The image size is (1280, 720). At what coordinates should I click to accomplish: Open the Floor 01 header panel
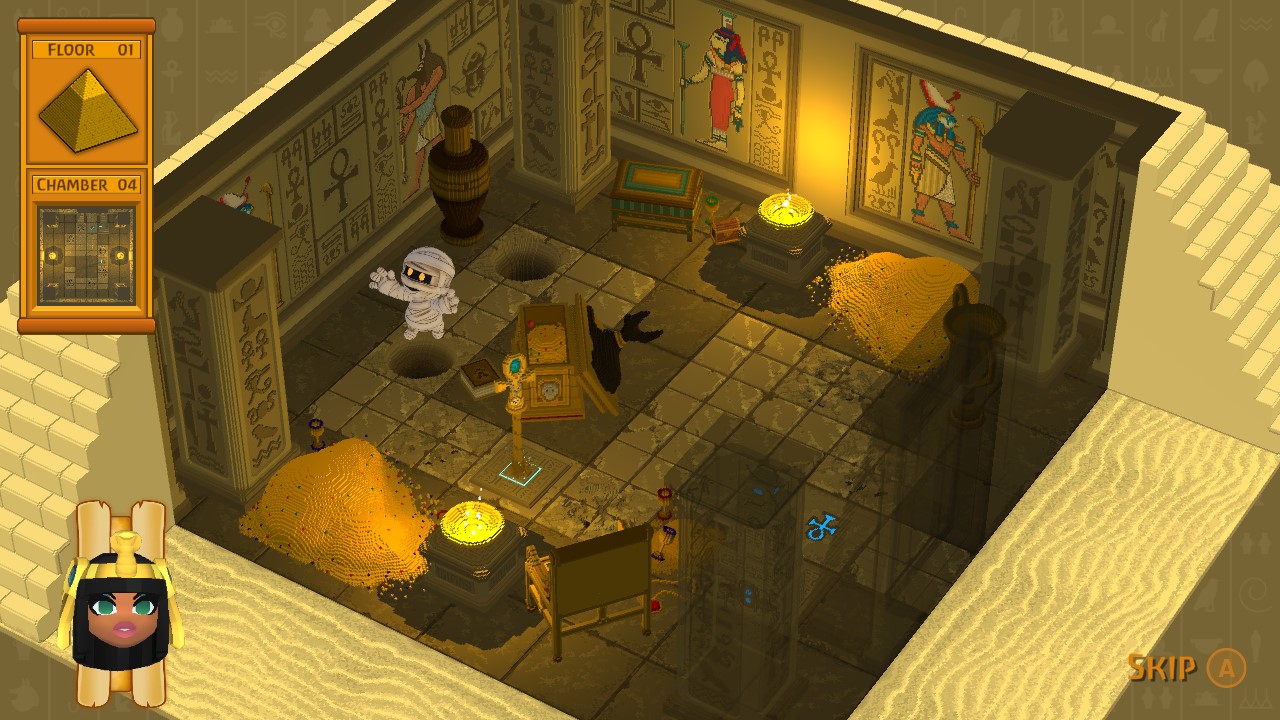(85, 48)
